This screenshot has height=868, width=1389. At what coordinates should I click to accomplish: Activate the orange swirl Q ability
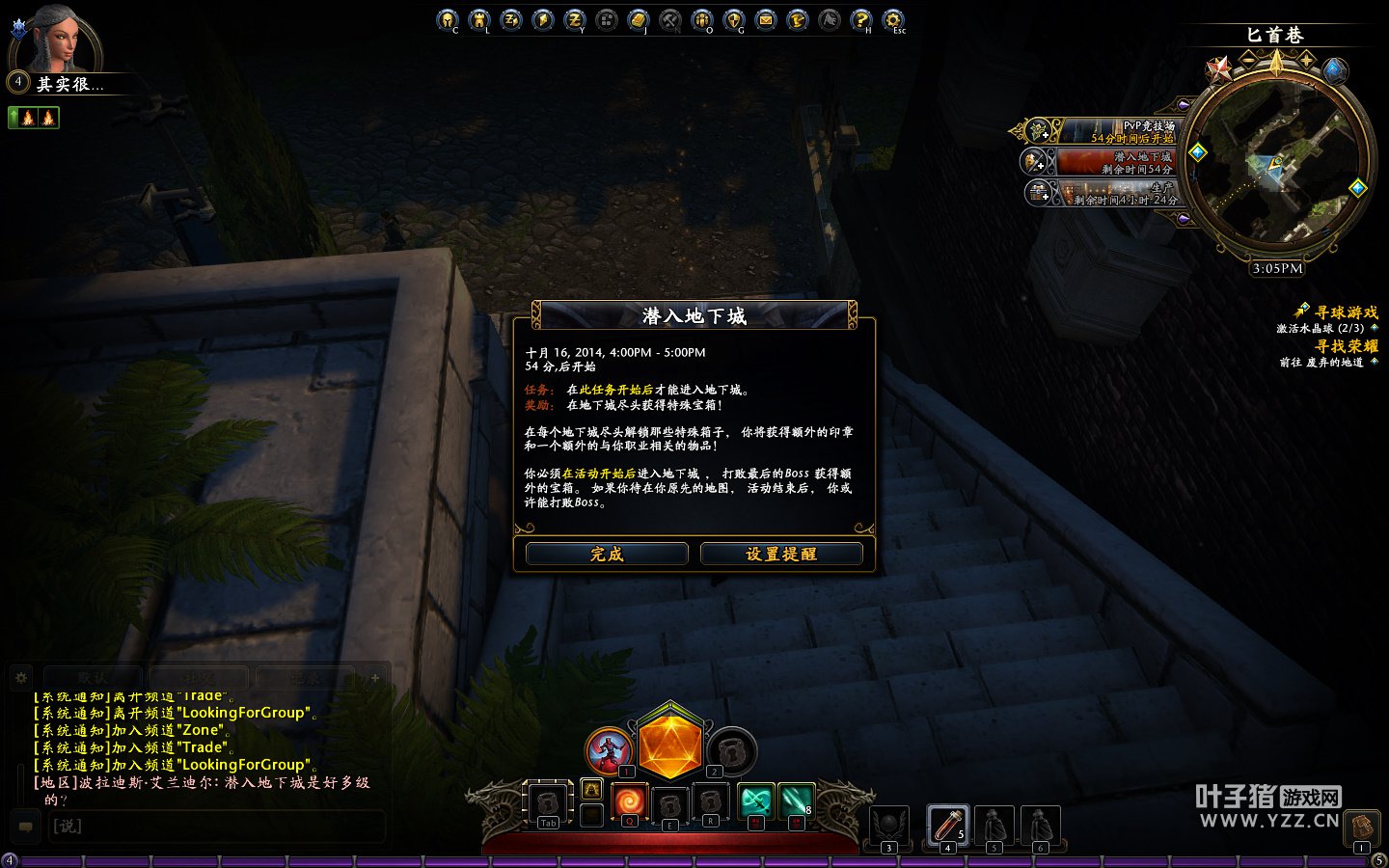coord(629,802)
